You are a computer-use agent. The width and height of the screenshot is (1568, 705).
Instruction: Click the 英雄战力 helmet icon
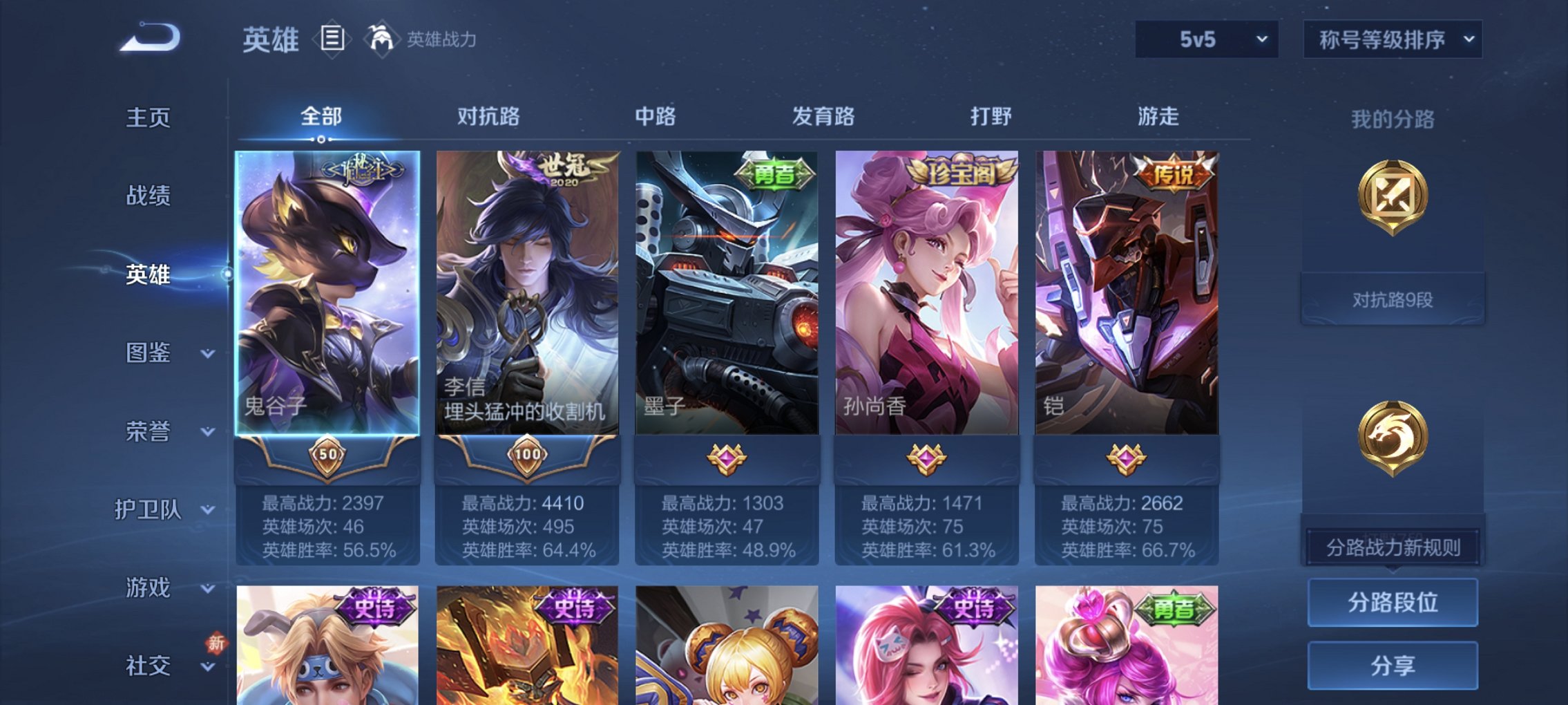click(381, 38)
